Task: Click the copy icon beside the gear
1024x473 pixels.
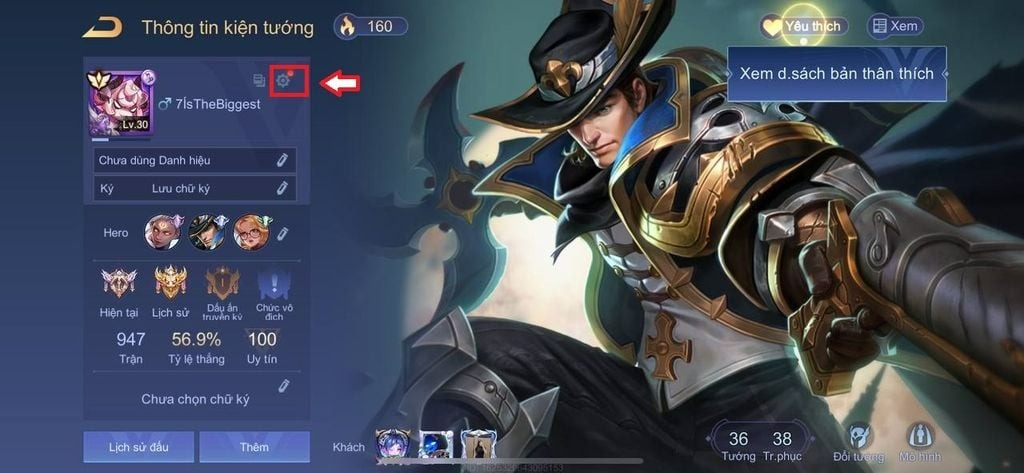Action: (x=259, y=80)
